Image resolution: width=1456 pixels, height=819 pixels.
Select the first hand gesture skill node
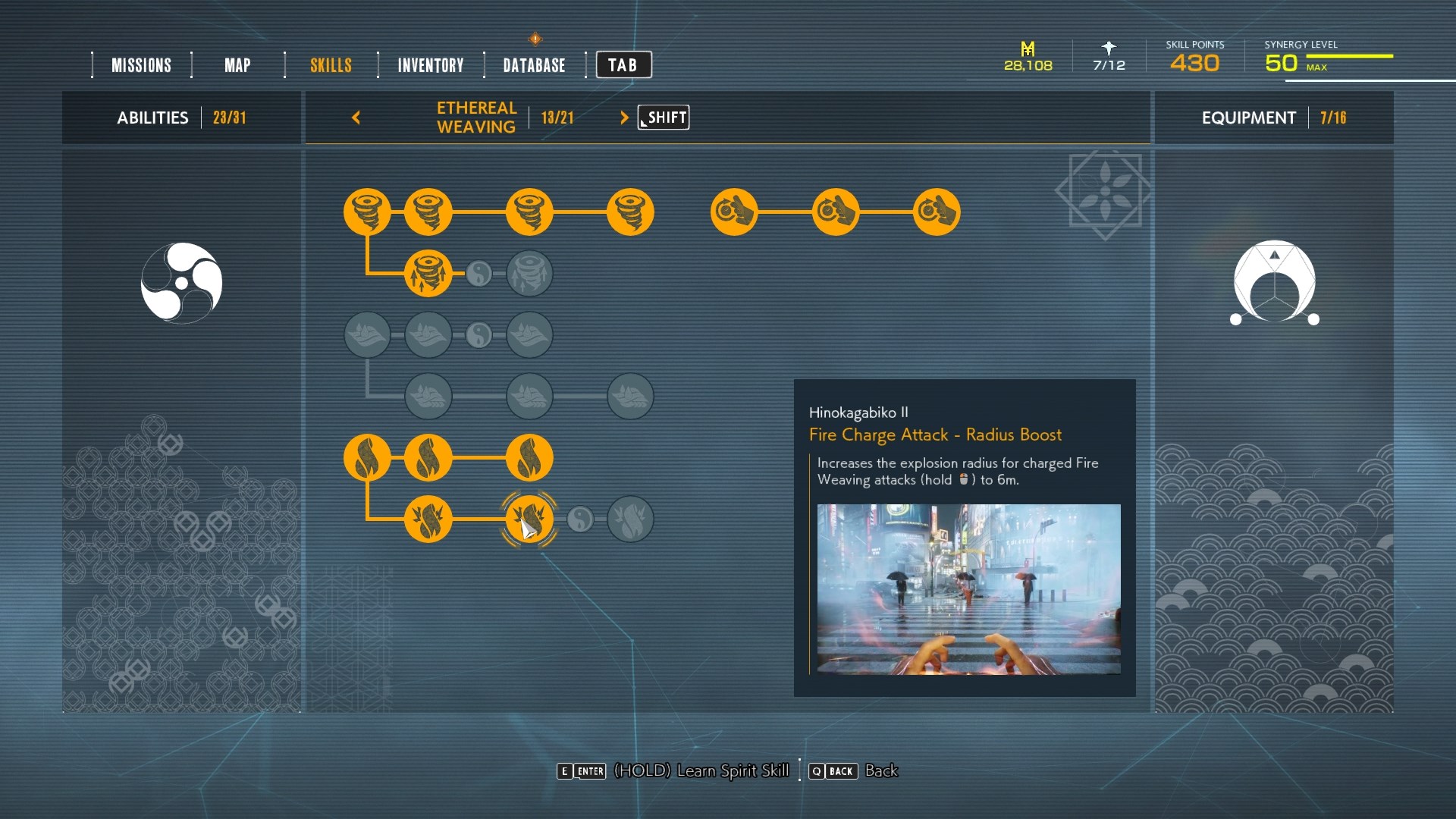(x=734, y=212)
